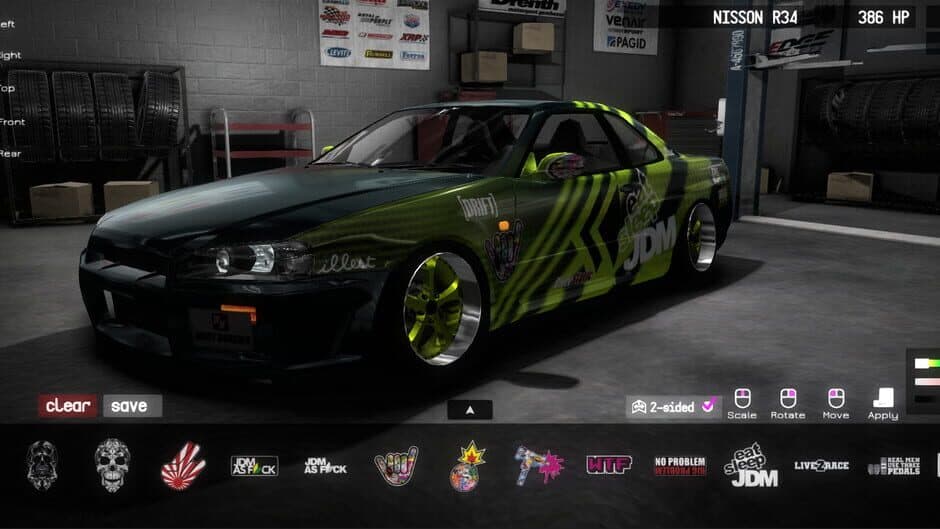Switch to the Front camera view

tap(12, 122)
